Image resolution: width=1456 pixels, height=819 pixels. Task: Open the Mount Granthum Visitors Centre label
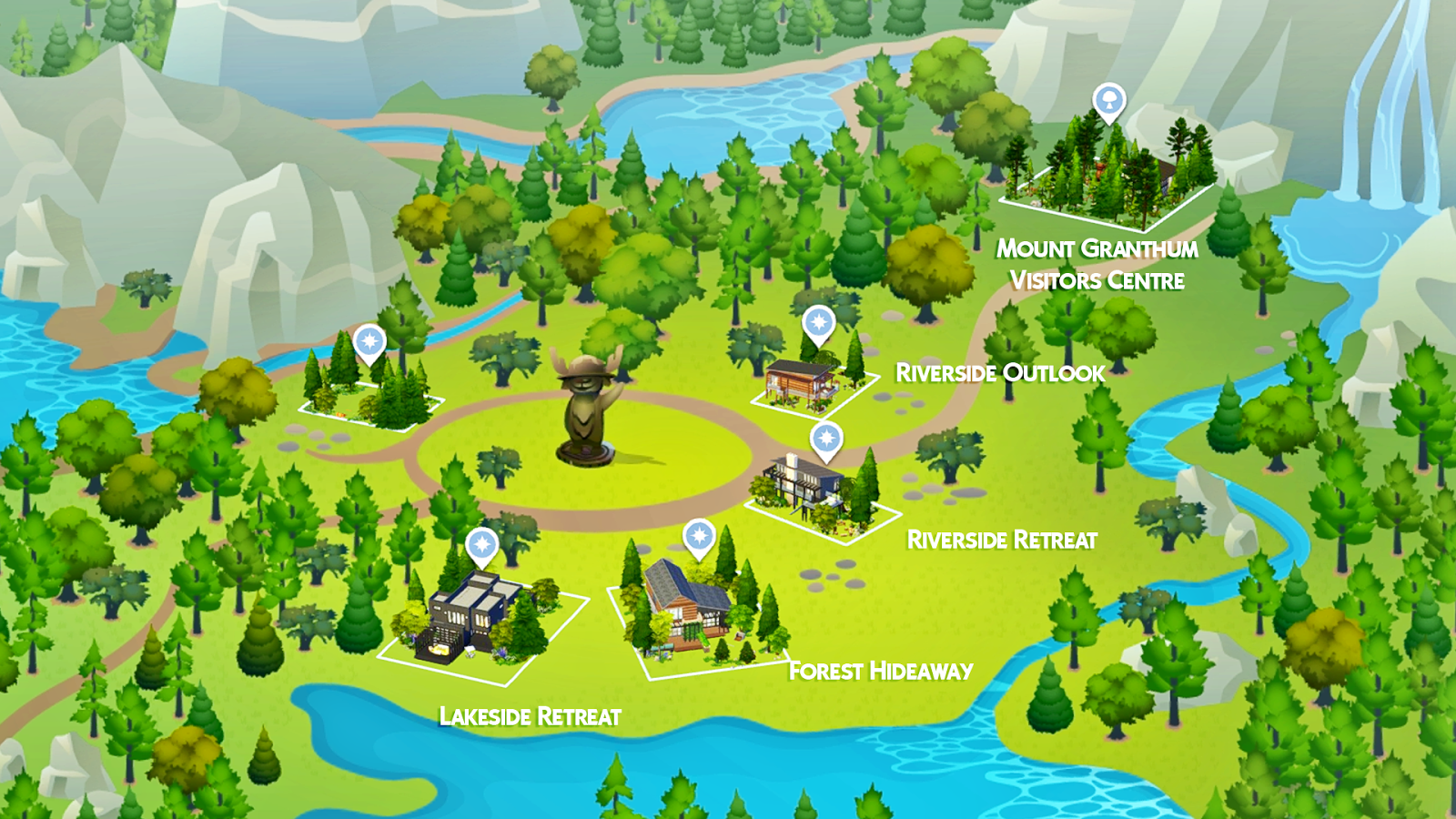tap(1101, 259)
